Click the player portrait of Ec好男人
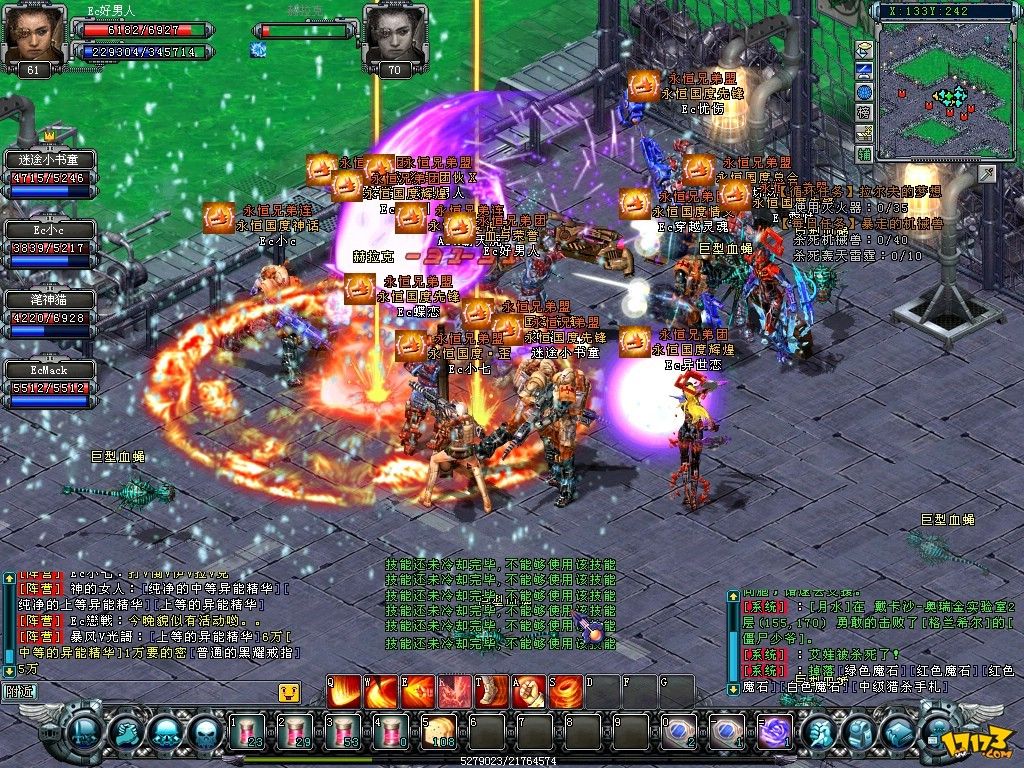The image size is (1024, 768). click(36, 36)
